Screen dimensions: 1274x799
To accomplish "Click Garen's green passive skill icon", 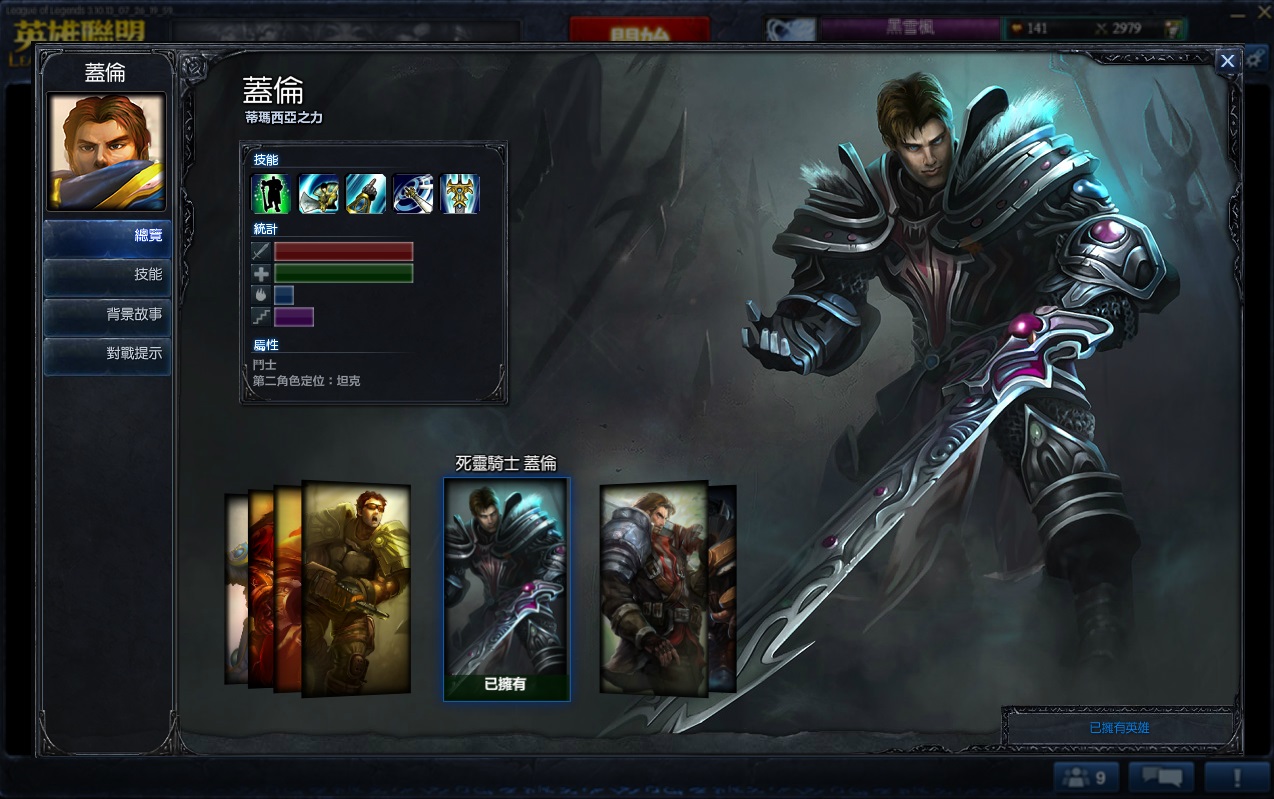I will [271, 194].
